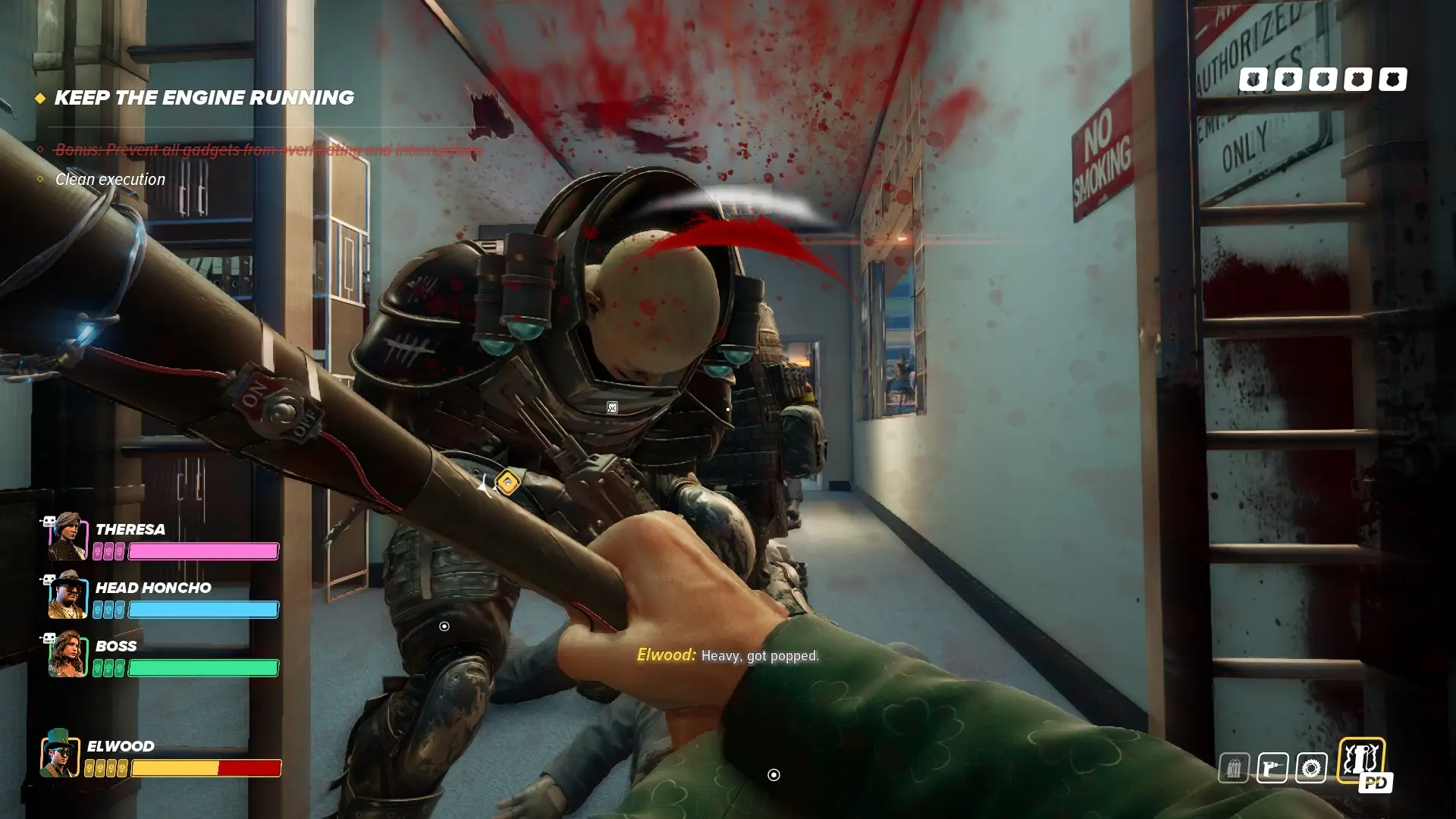Click the police badge heat indicator row
This screenshot has width=1456, height=819.
(x=1323, y=80)
